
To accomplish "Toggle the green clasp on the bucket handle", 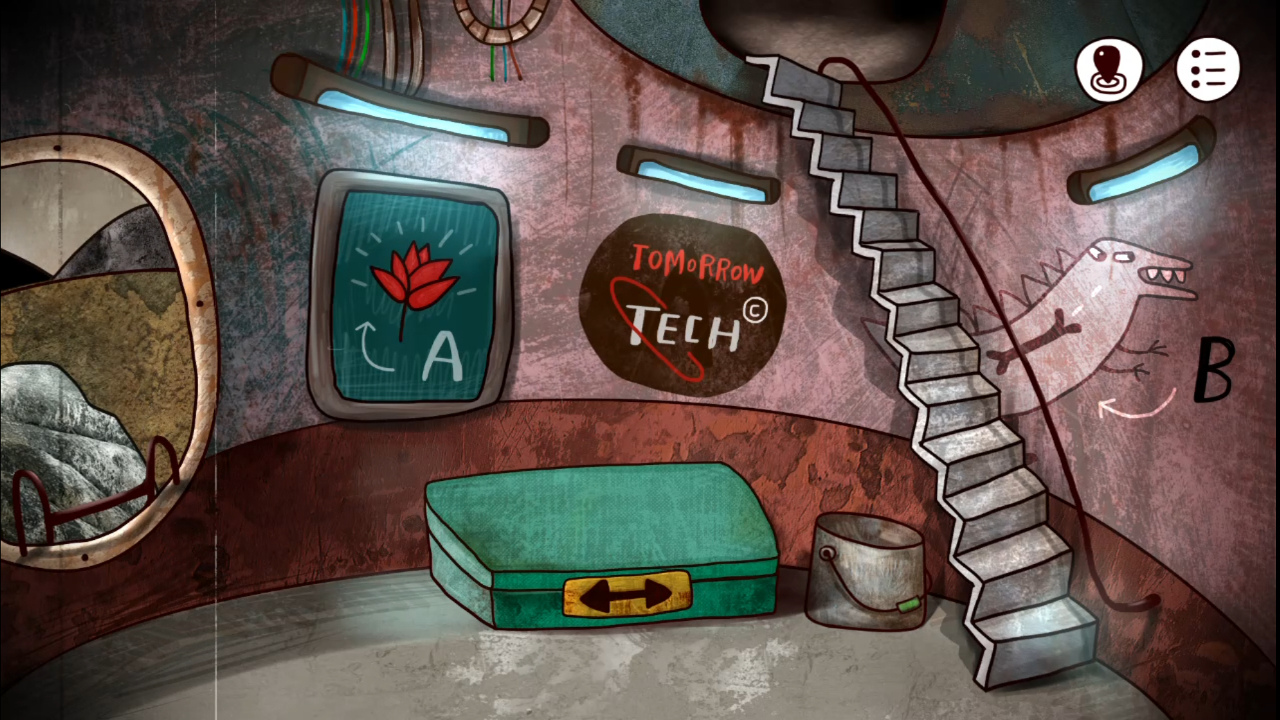I will tap(908, 605).
